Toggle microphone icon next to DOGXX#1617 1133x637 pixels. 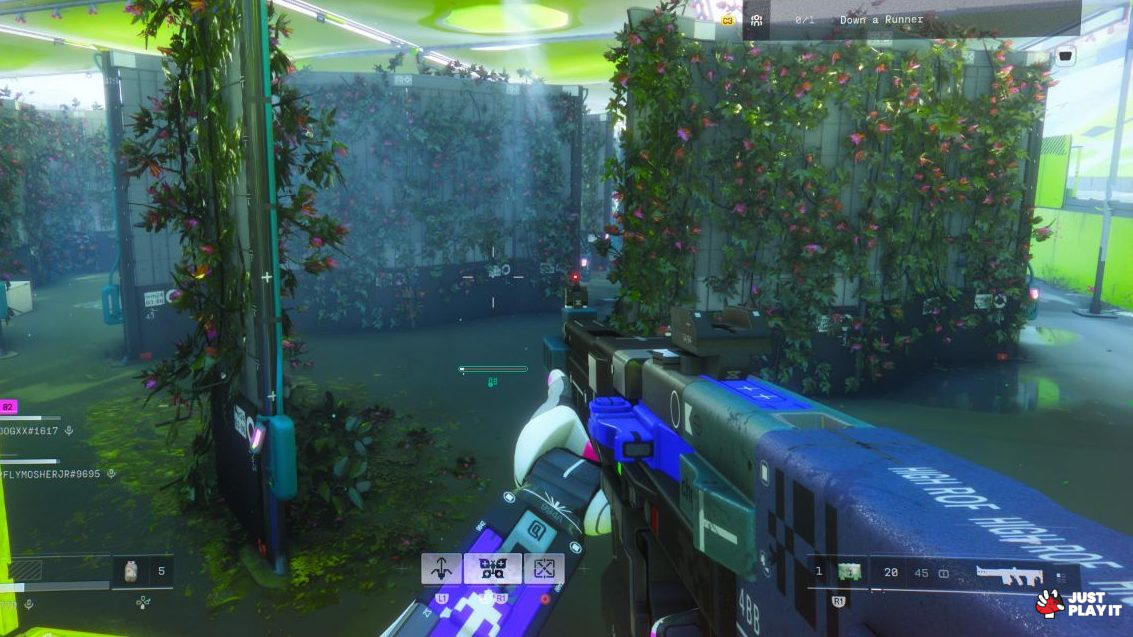tap(69, 430)
